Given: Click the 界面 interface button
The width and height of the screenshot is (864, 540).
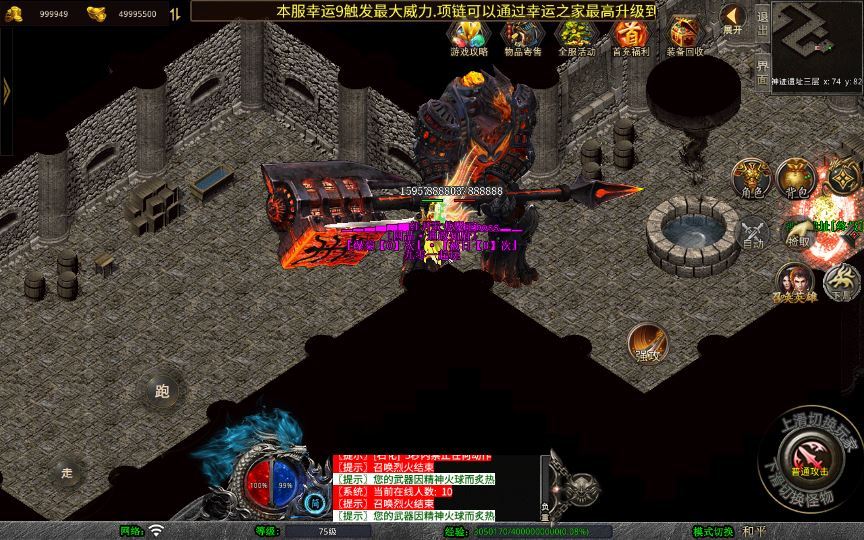Looking at the screenshot, I should click(x=763, y=70).
